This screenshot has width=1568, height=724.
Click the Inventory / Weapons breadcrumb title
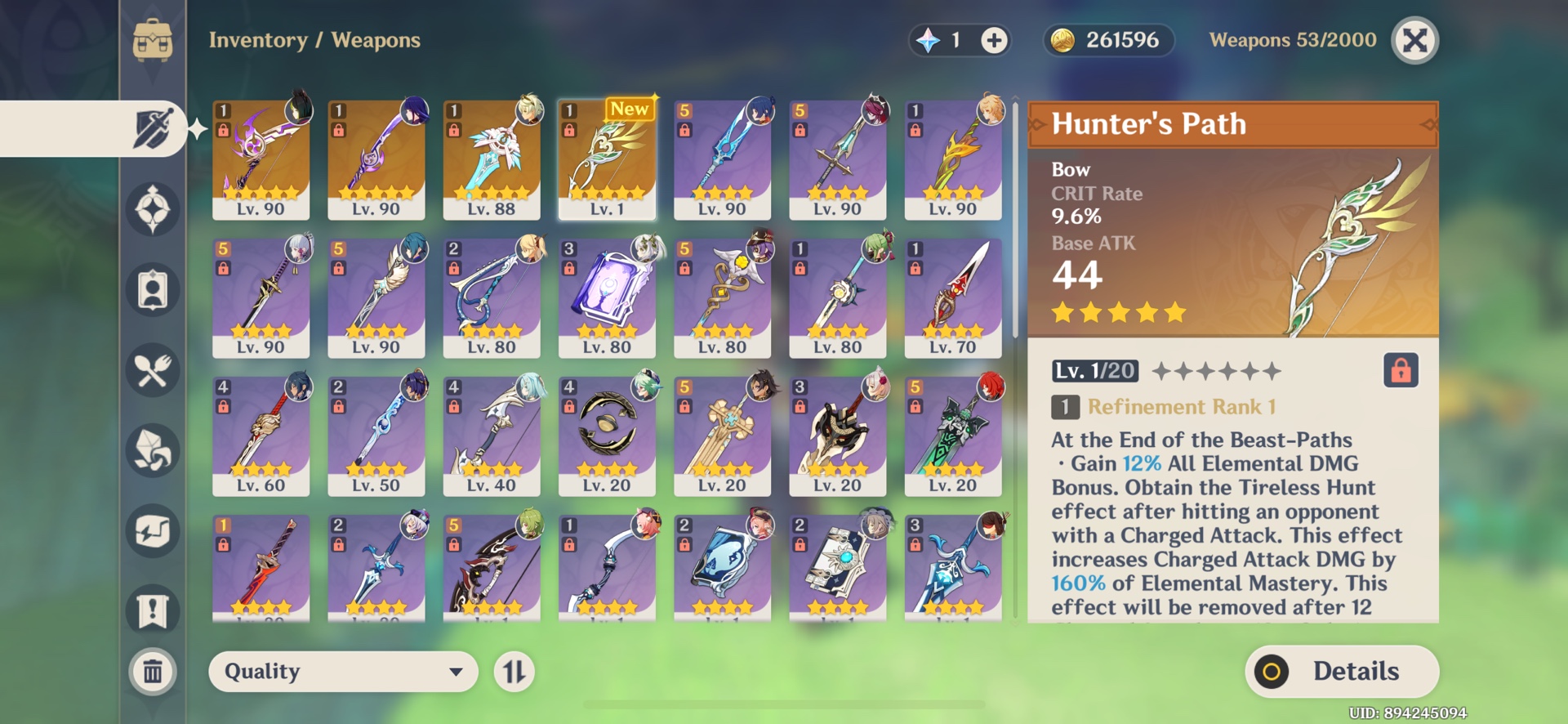[x=314, y=40]
